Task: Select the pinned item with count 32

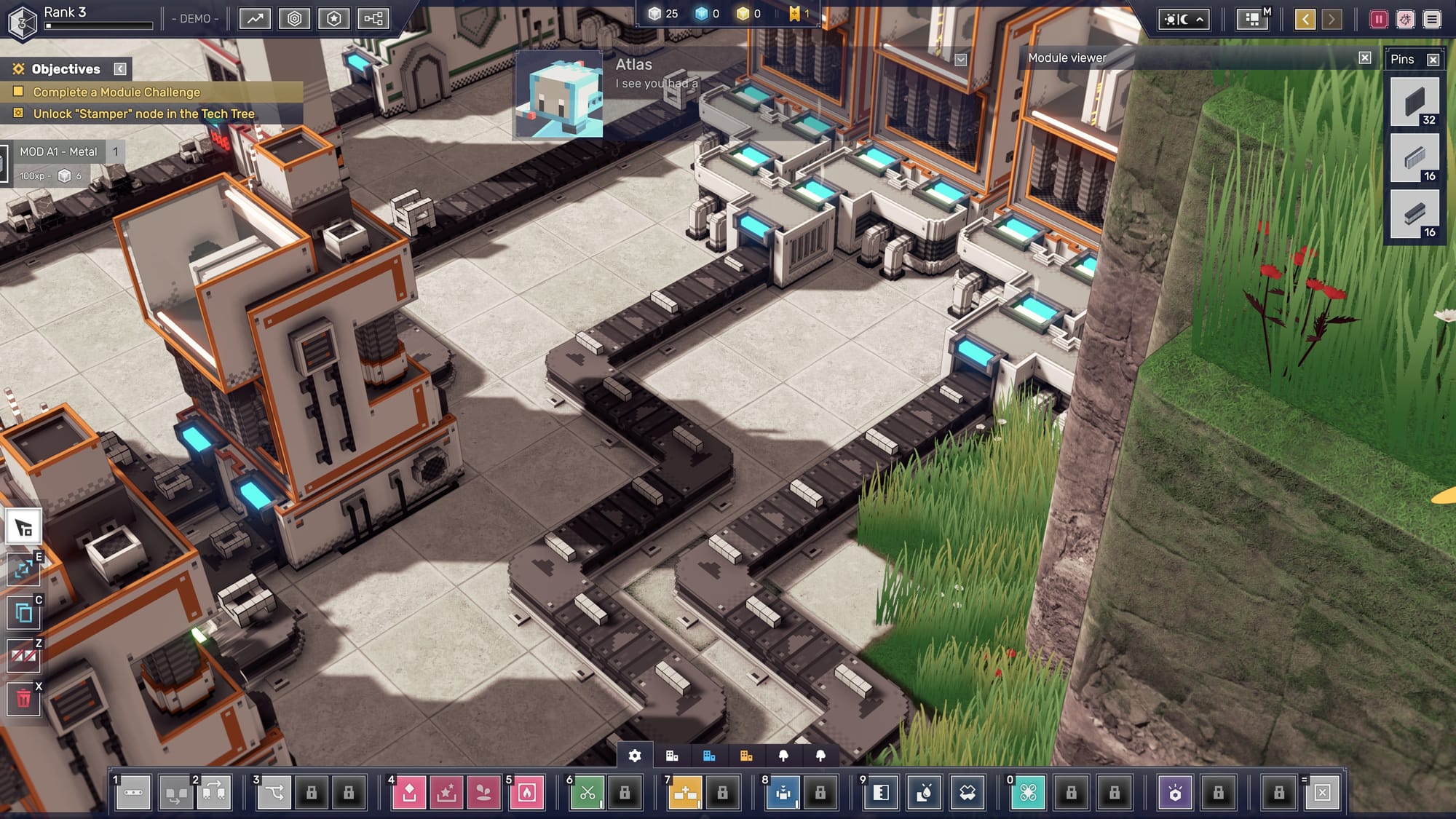Action: [x=1415, y=103]
